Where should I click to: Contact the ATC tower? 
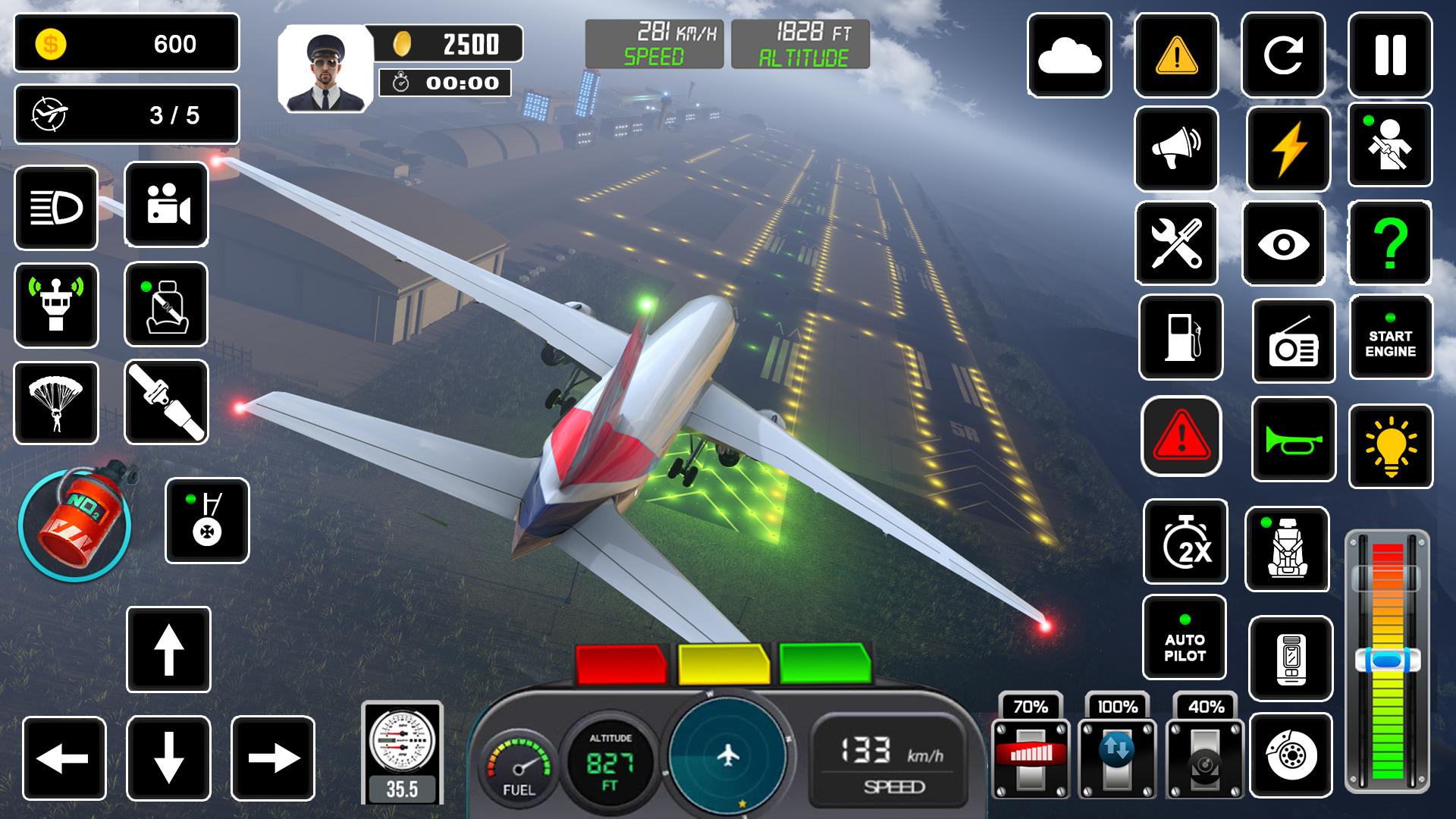click(56, 303)
